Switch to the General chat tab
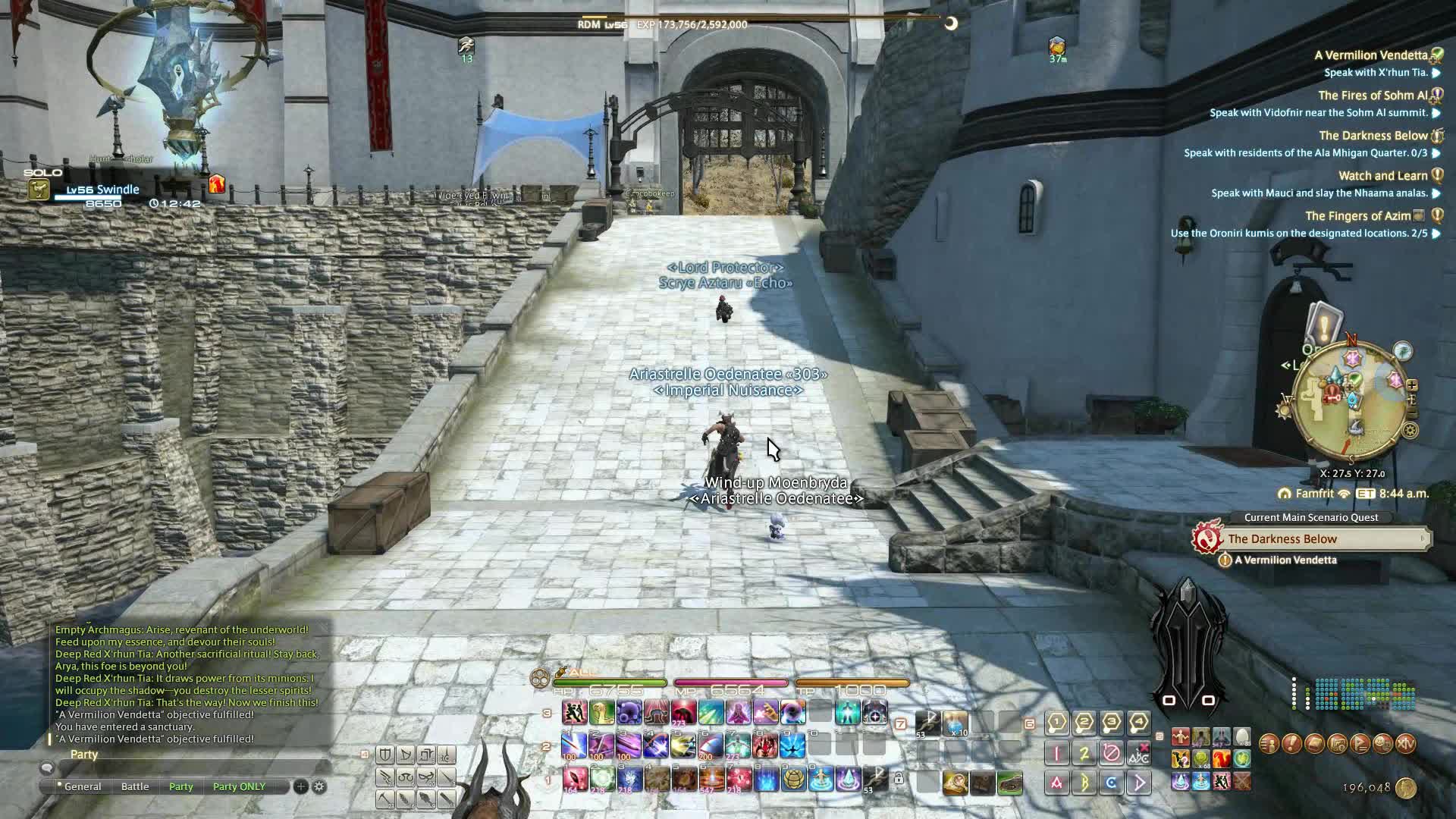Viewport: 1456px width, 819px height. tap(83, 786)
